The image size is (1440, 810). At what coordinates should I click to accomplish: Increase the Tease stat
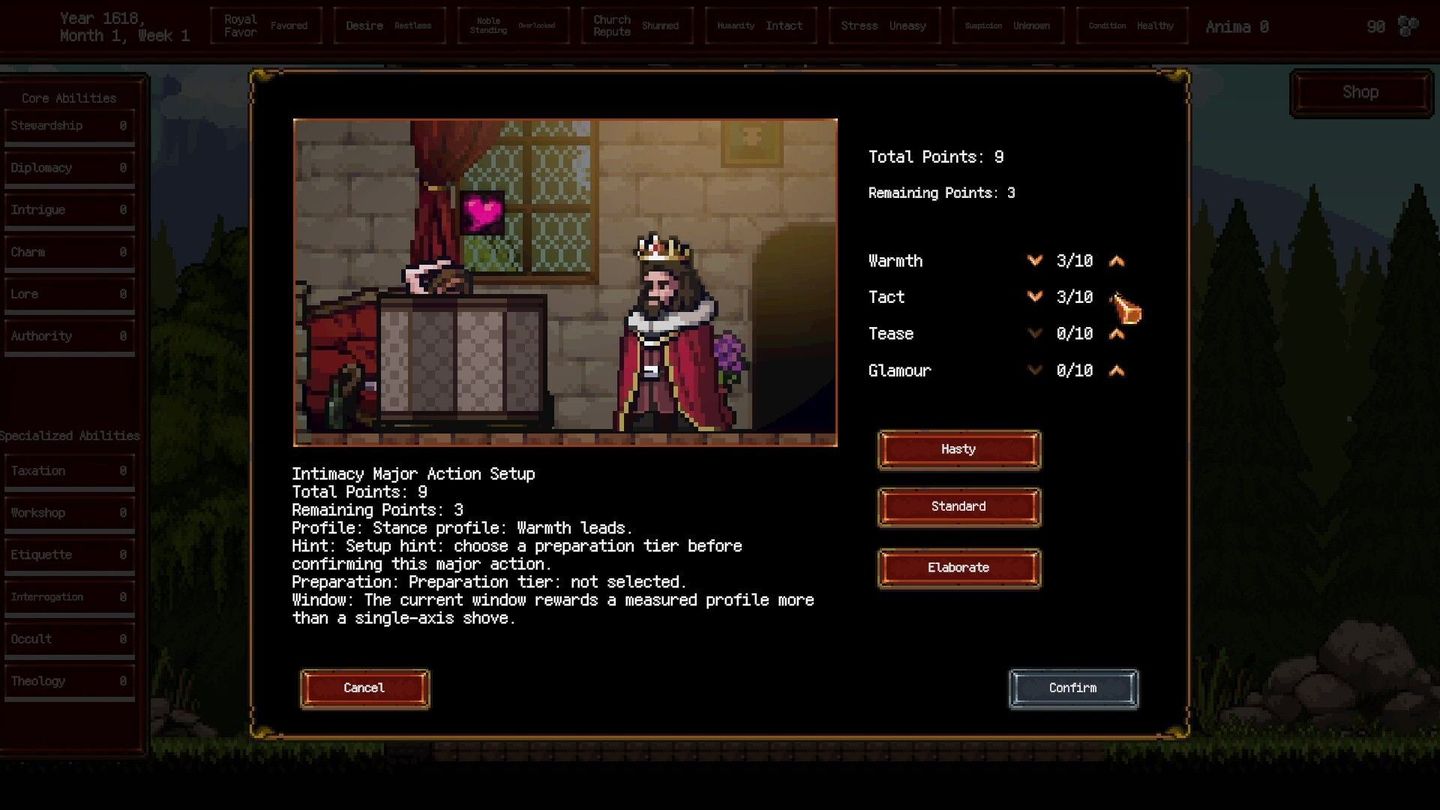click(x=1117, y=333)
